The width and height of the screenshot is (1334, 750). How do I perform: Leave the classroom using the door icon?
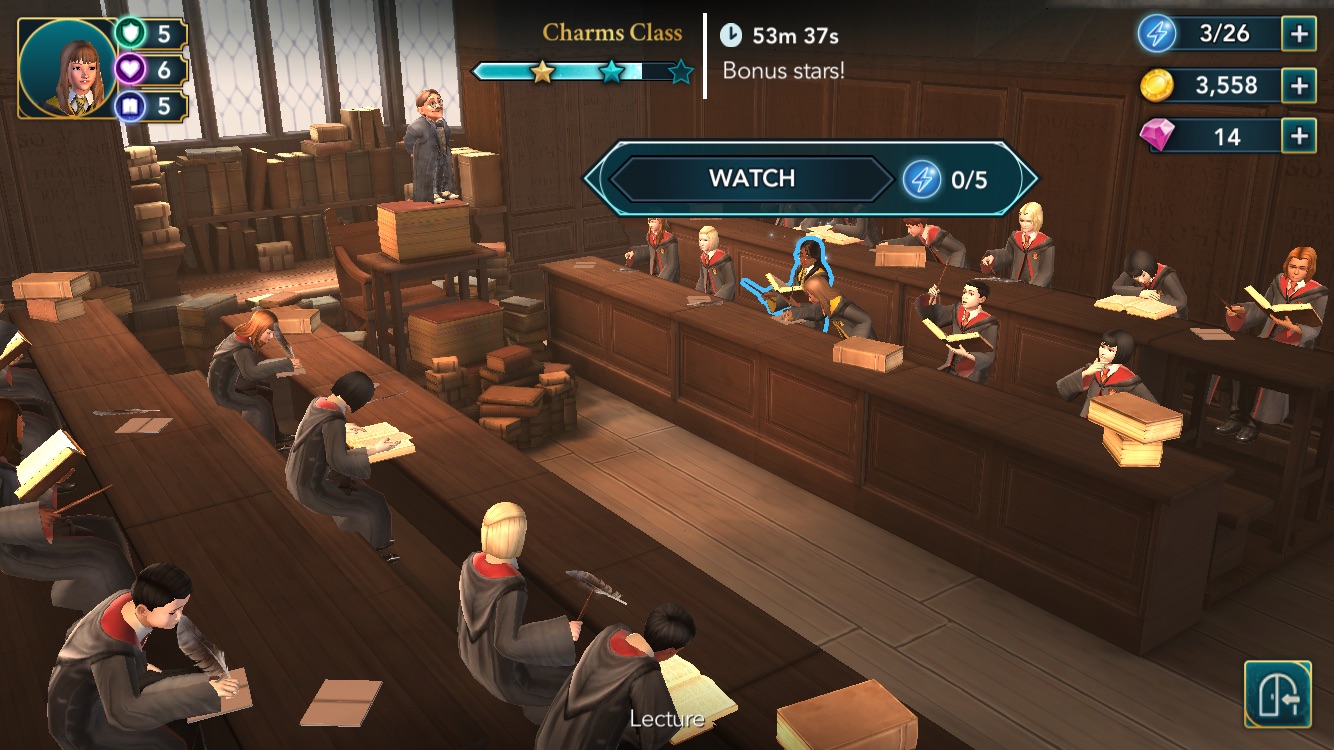1277,693
